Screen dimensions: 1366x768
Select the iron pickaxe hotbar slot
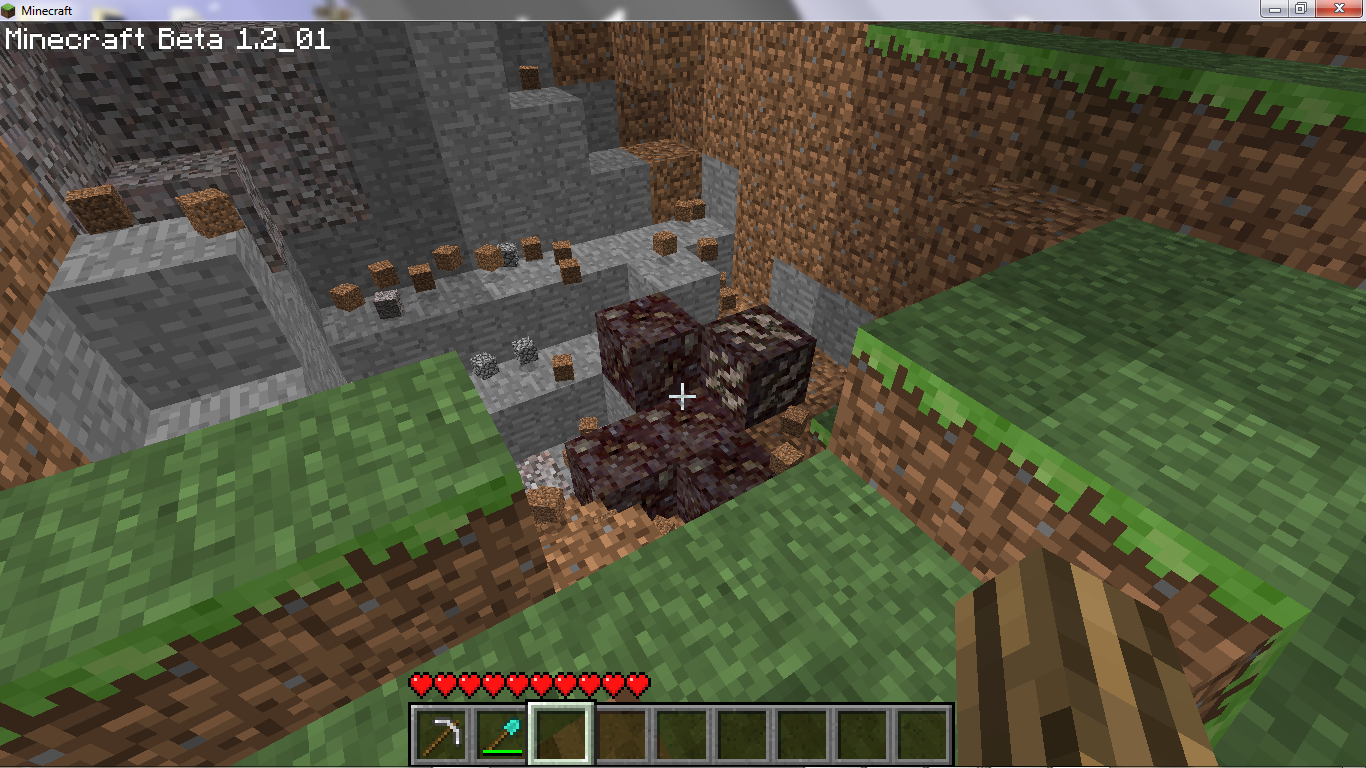(x=441, y=734)
